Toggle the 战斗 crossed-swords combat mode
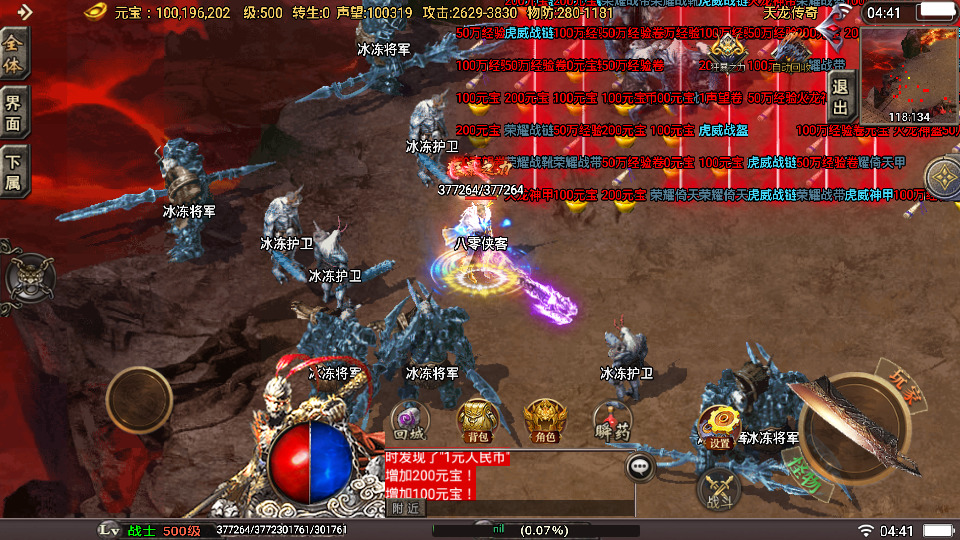This screenshot has height=540, width=960. 719,488
